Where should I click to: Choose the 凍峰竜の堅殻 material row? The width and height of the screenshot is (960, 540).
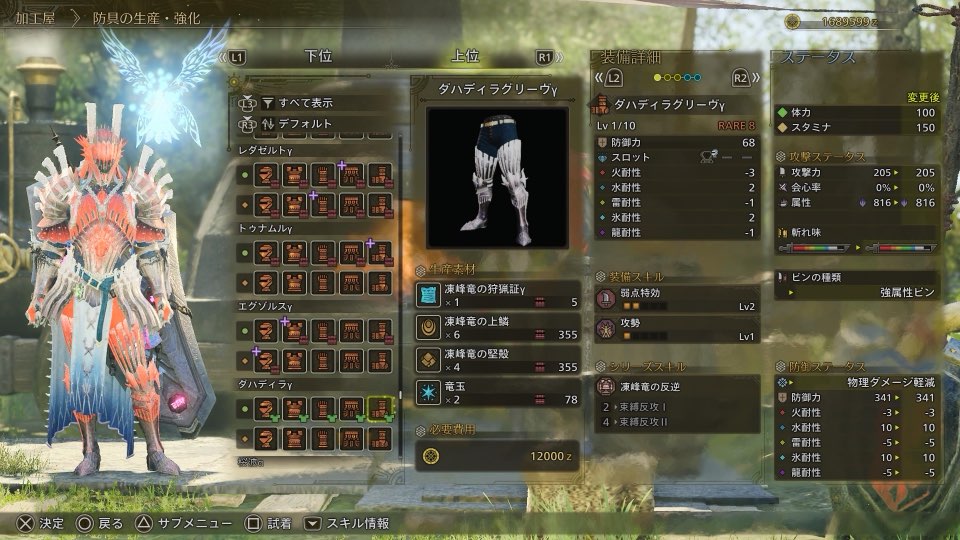(497, 360)
